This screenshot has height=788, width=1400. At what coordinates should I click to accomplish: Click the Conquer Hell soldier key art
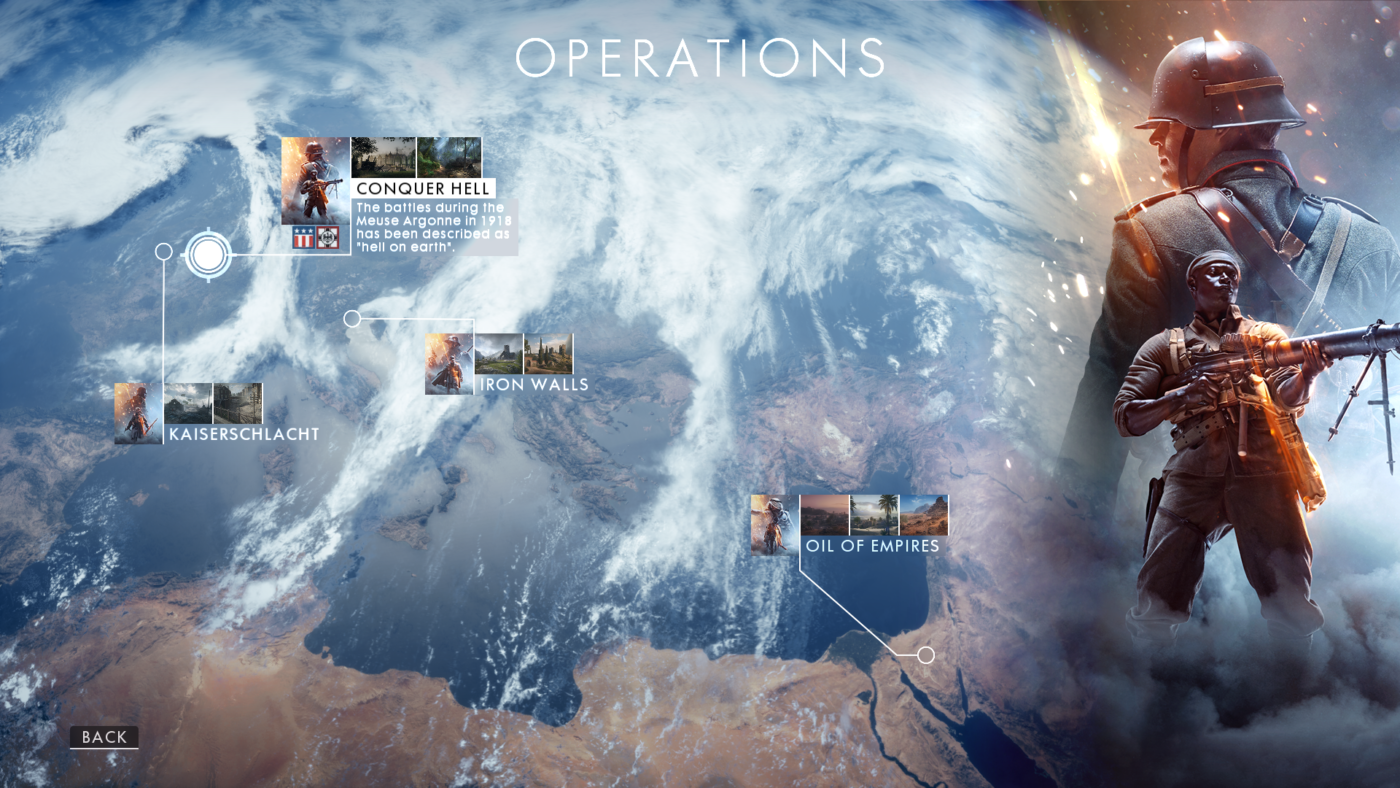315,180
